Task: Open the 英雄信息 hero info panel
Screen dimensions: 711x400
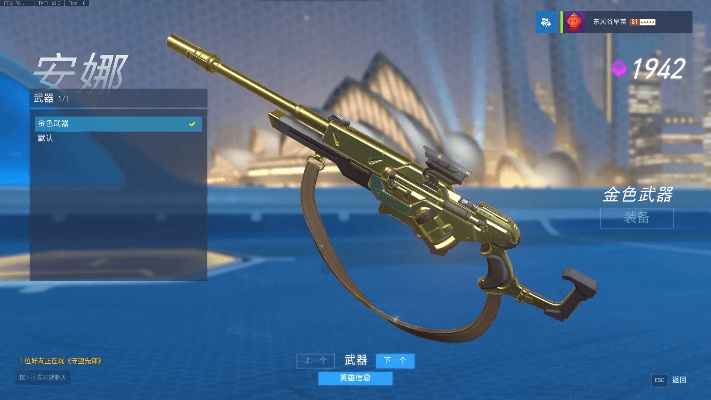Action: click(355, 378)
